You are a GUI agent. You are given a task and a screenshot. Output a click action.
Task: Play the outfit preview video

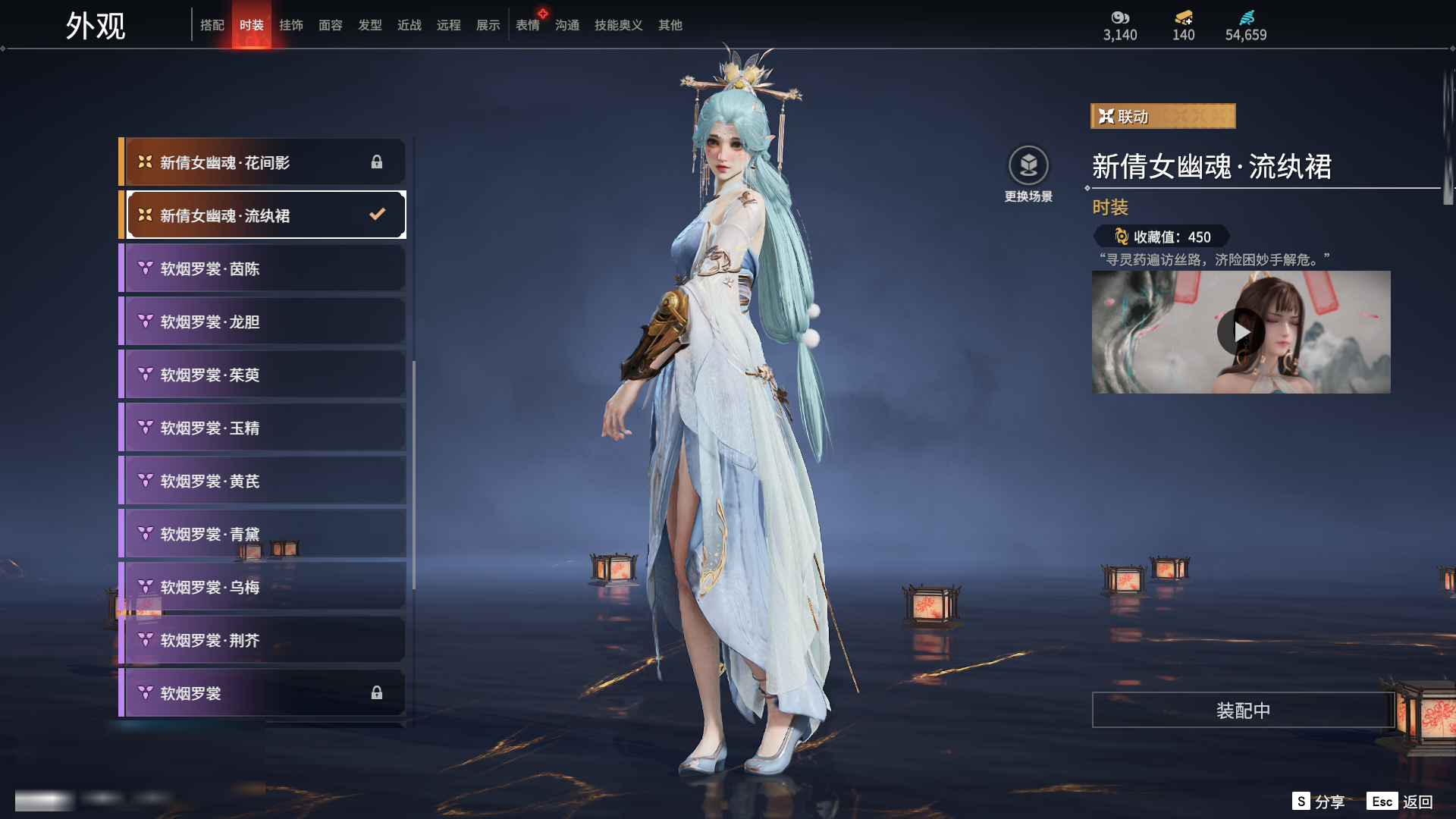tap(1241, 332)
